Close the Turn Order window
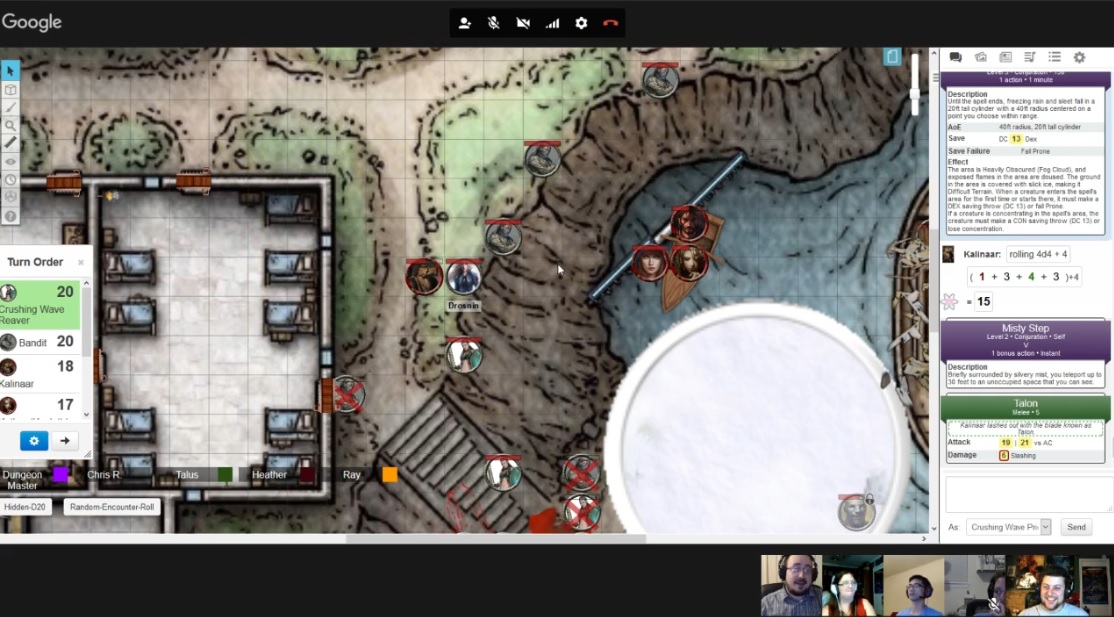 pos(81,263)
